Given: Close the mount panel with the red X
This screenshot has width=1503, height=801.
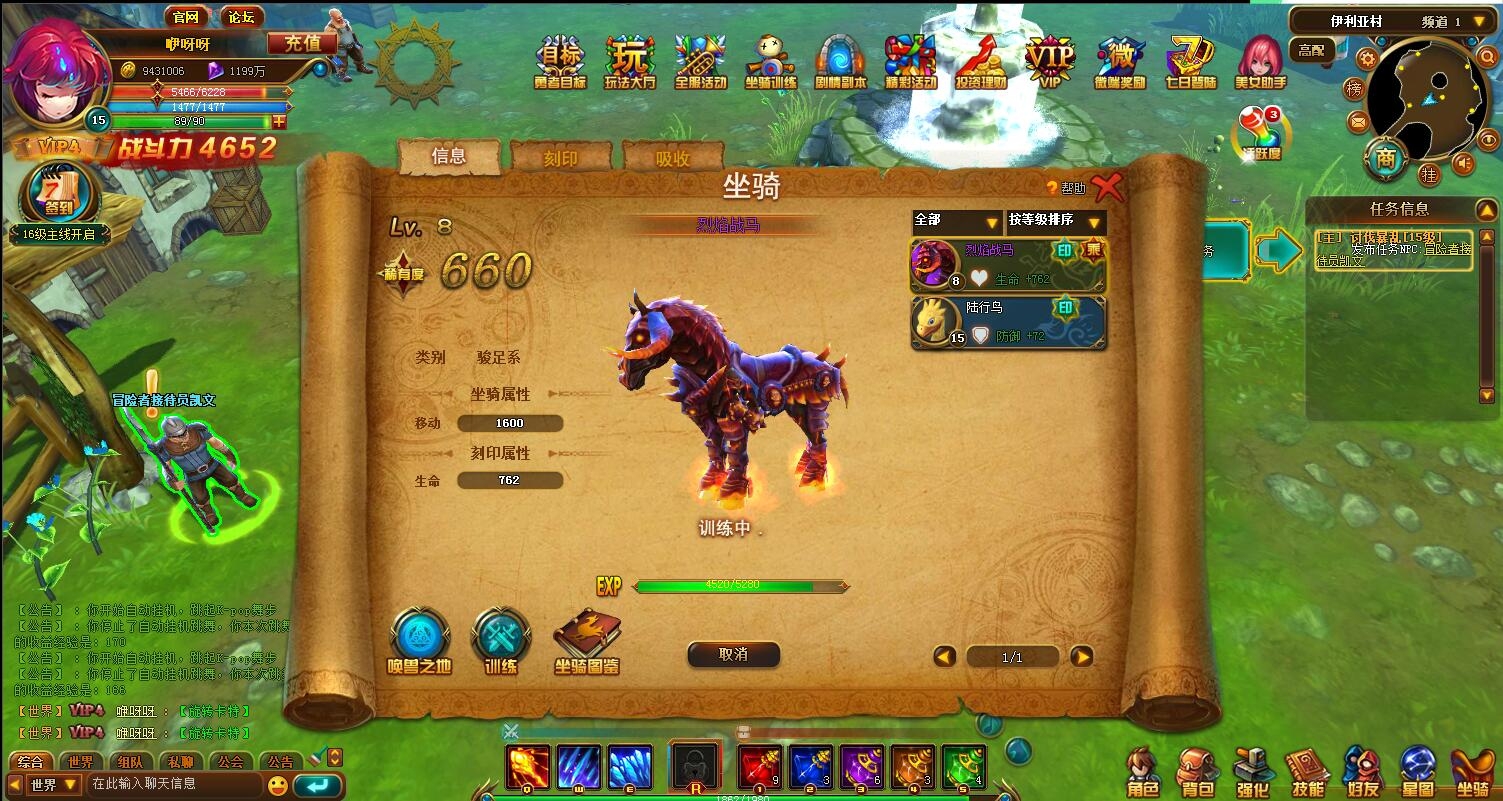Looking at the screenshot, I should (1107, 187).
